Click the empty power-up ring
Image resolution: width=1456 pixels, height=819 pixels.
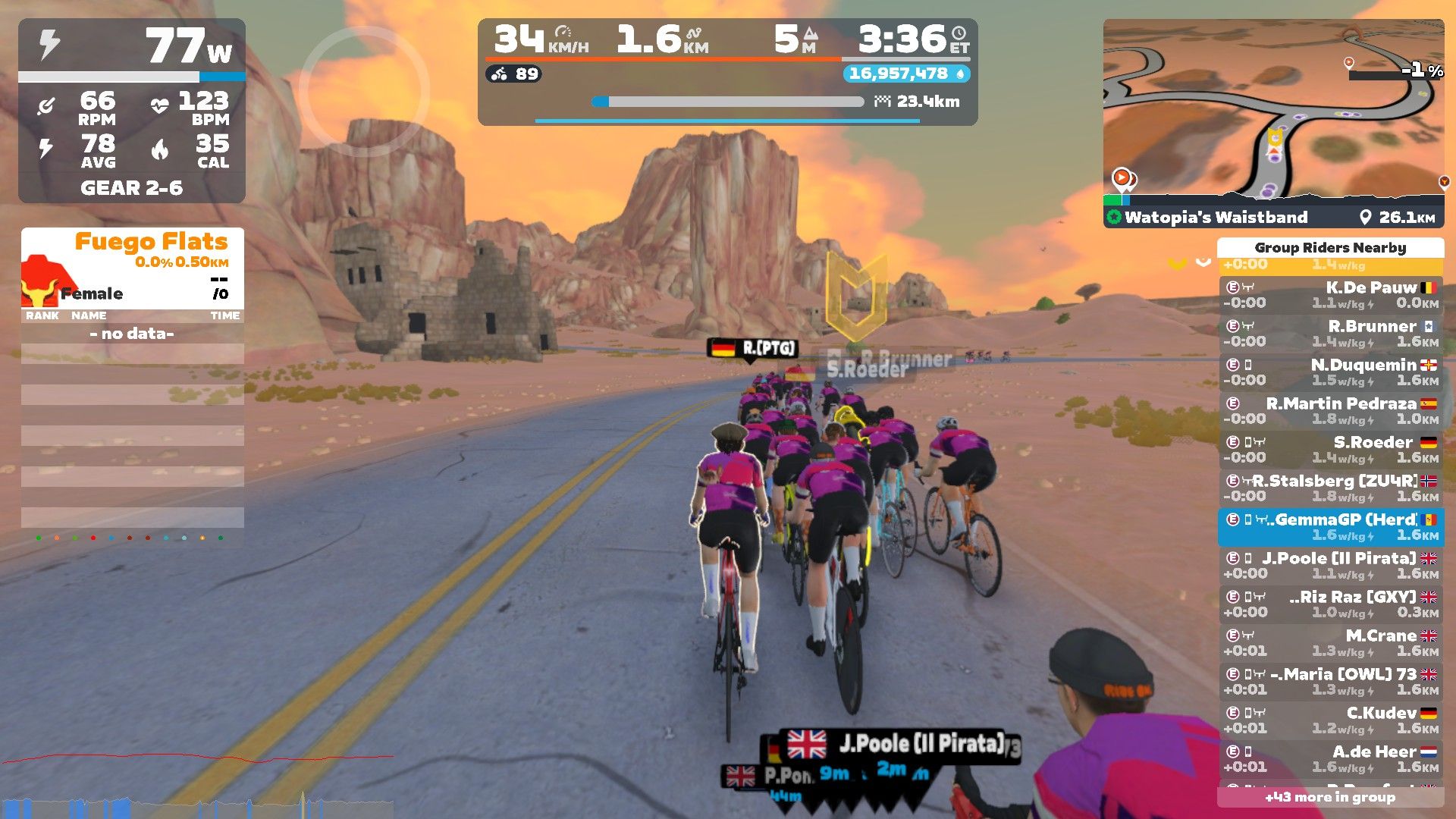pyautogui.click(x=364, y=91)
